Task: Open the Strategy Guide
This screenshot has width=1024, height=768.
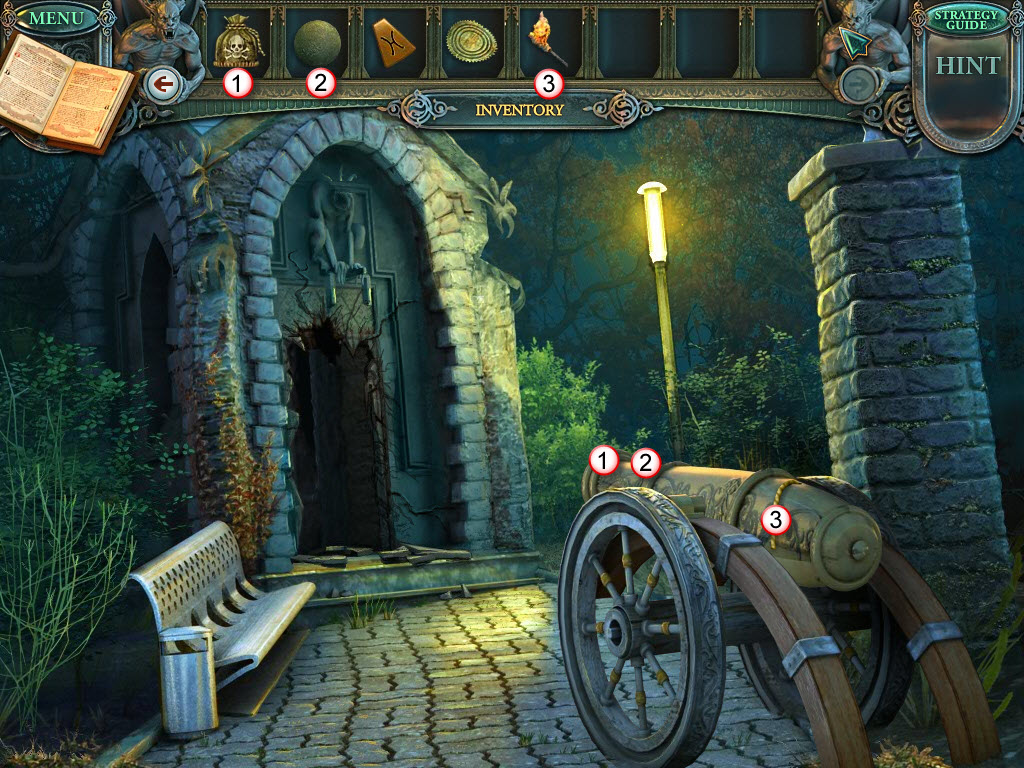Action: click(966, 19)
